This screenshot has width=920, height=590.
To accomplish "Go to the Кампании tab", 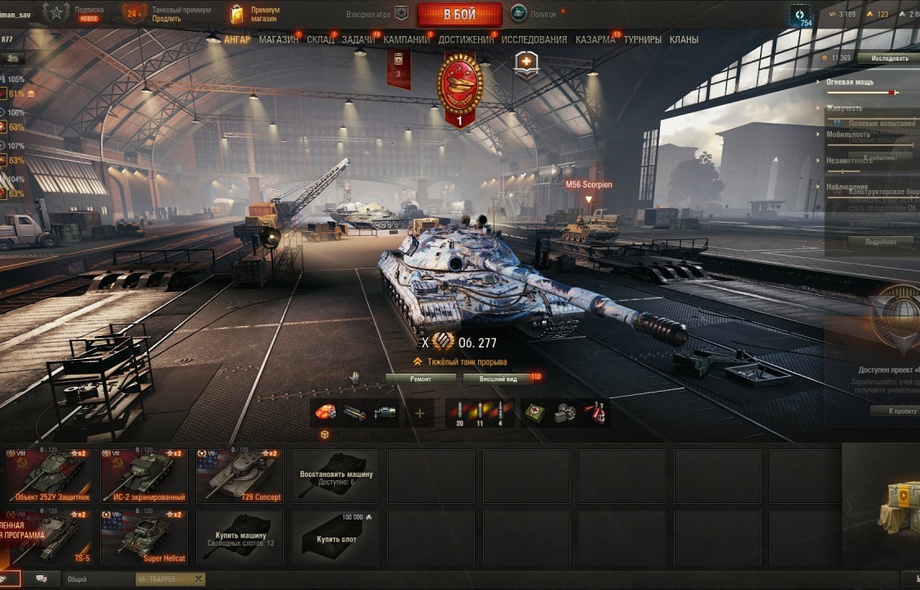I will pos(407,40).
